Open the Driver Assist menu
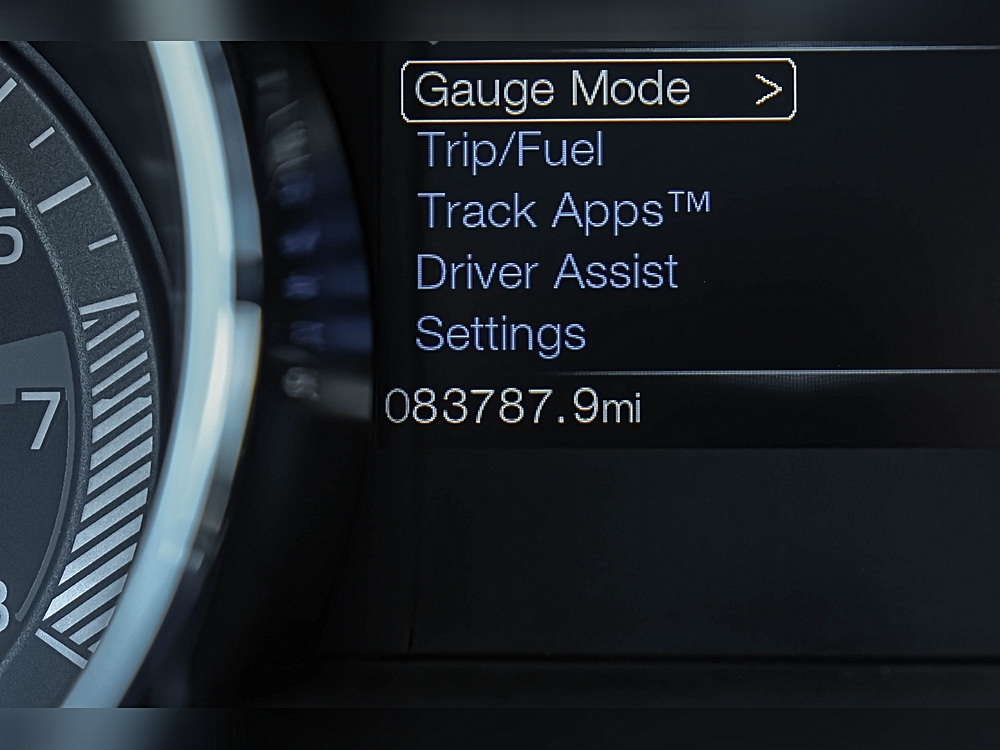 tap(546, 272)
